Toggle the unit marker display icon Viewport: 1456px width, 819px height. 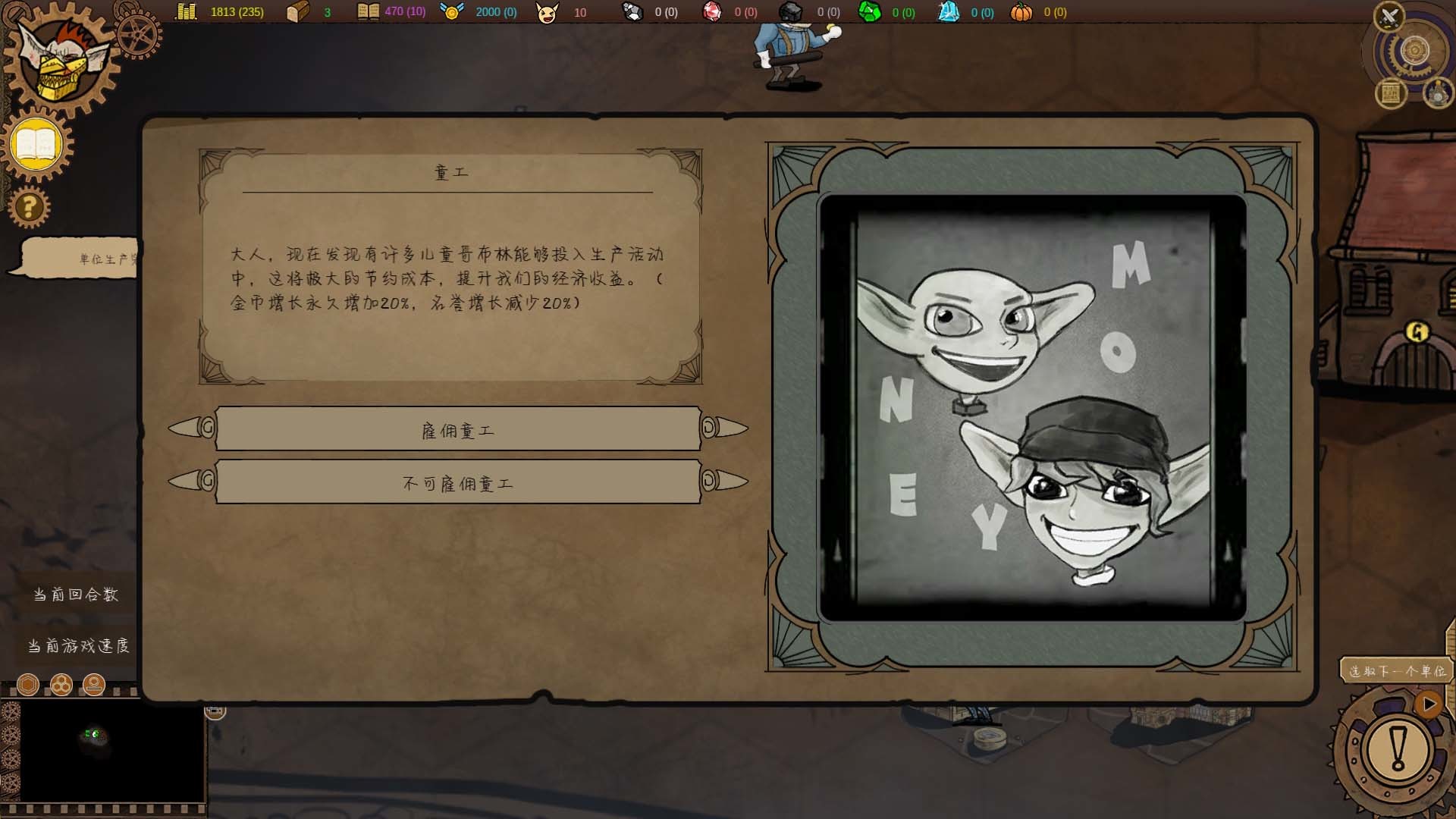pyautogui.click(x=93, y=684)
